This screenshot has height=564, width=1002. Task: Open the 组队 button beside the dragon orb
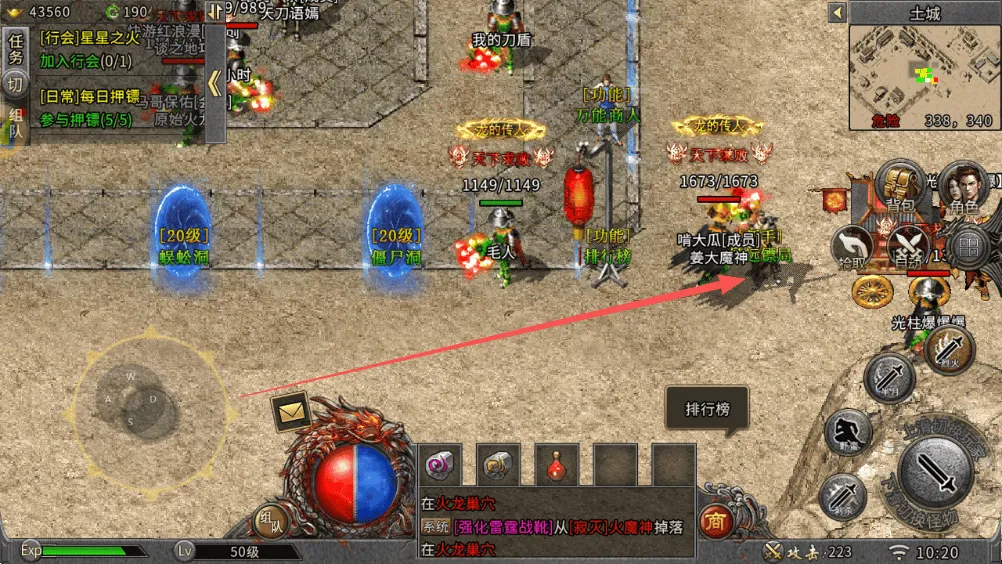point(270,519)
